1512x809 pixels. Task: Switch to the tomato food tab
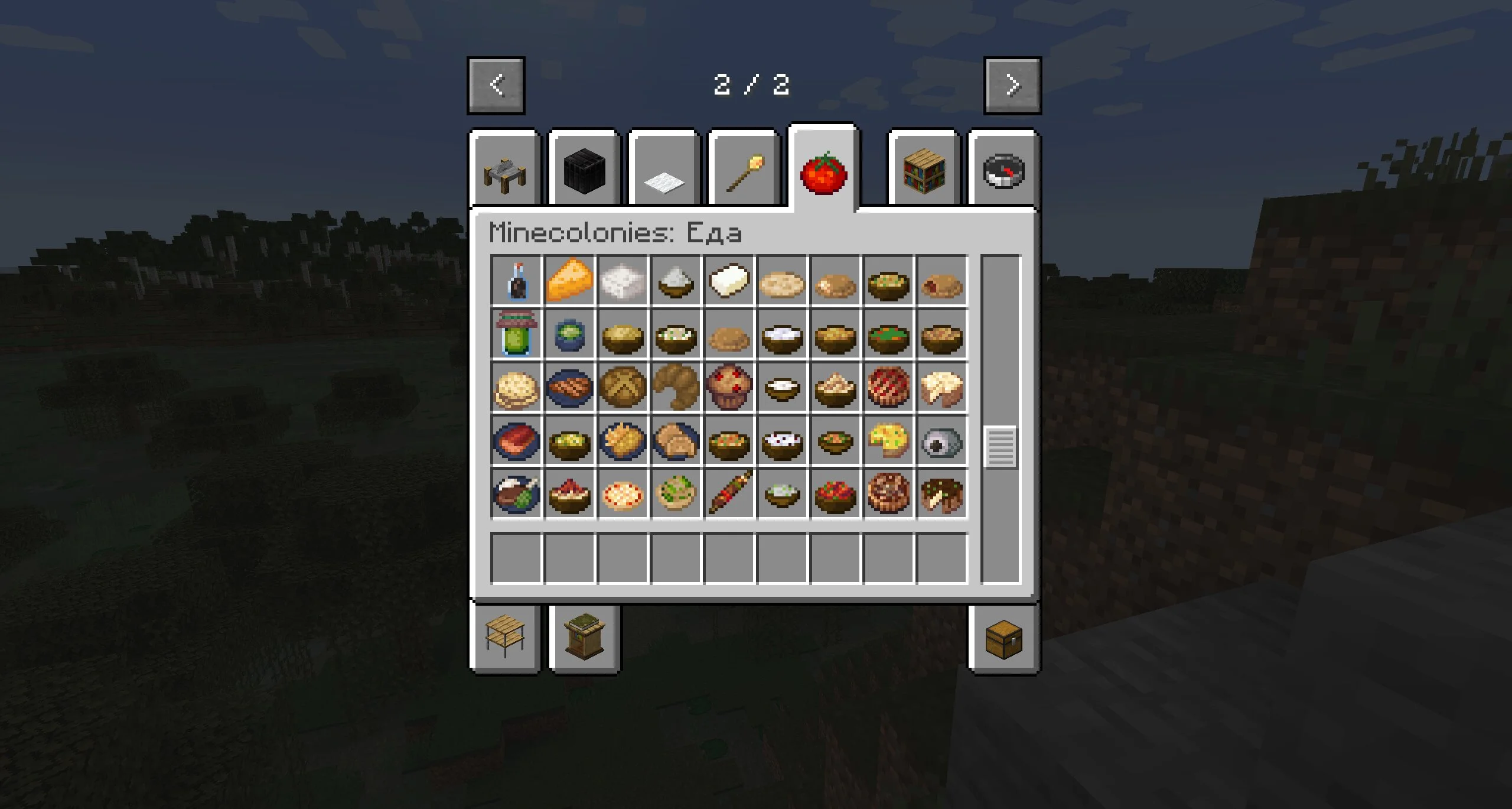coord(823,171)
